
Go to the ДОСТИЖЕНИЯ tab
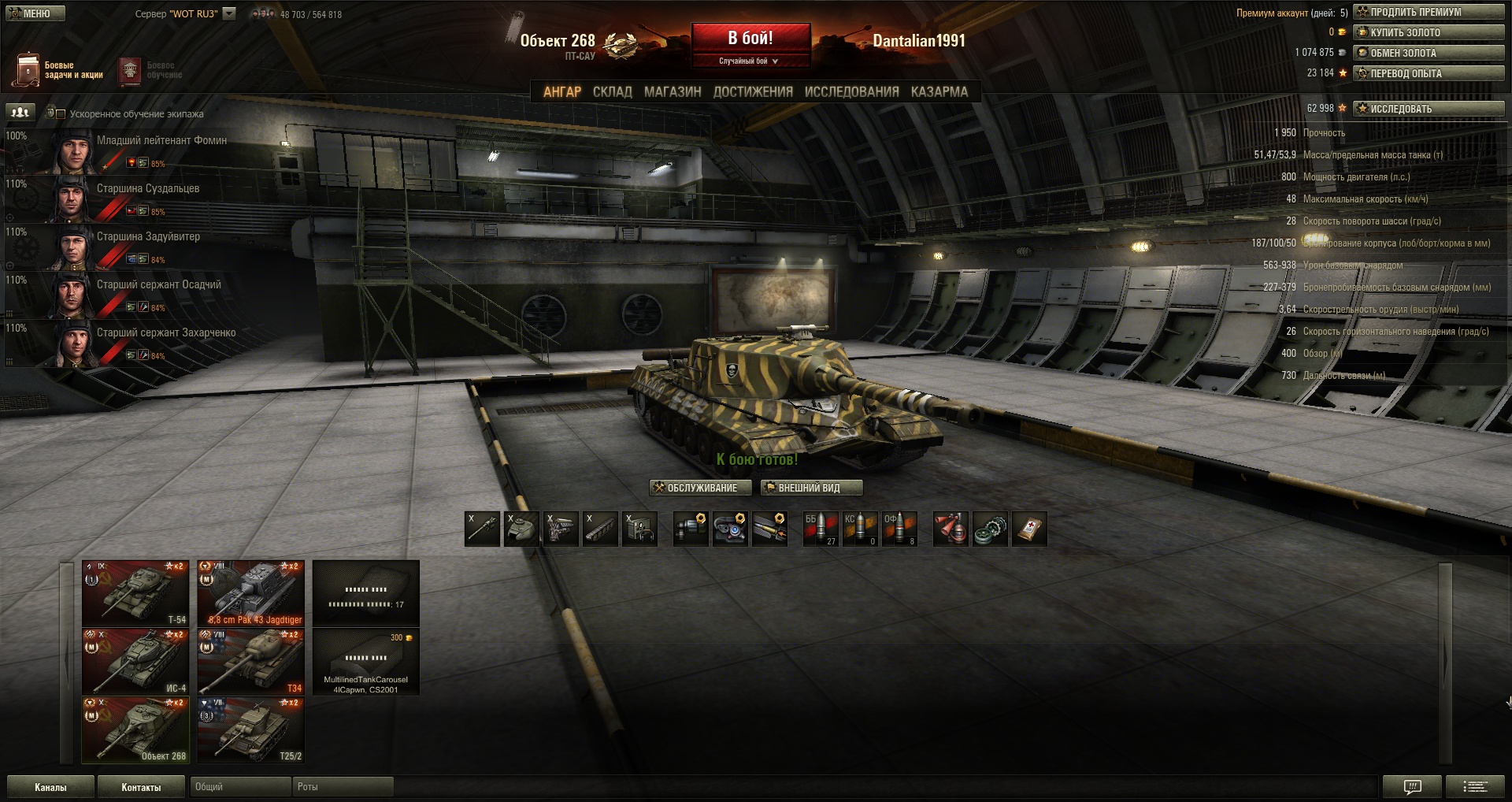[x=753, y=91]
